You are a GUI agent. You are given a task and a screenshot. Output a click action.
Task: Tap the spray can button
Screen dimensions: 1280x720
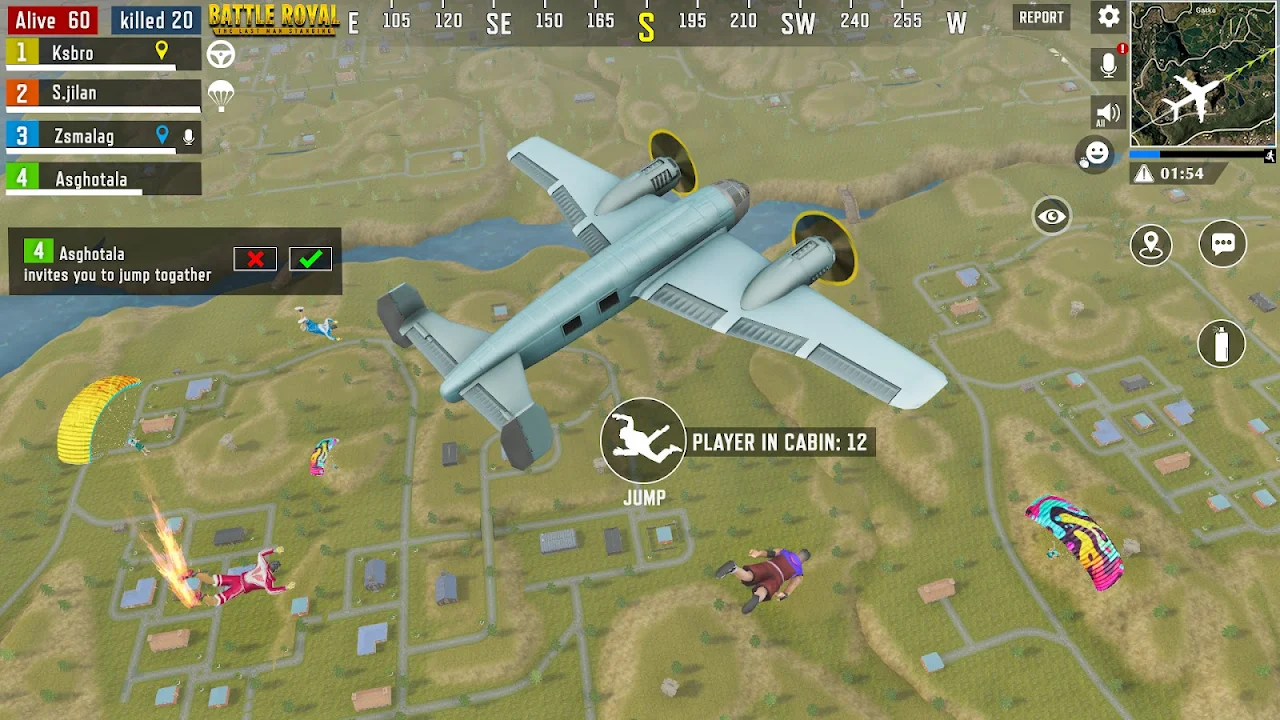(1221, 344)
